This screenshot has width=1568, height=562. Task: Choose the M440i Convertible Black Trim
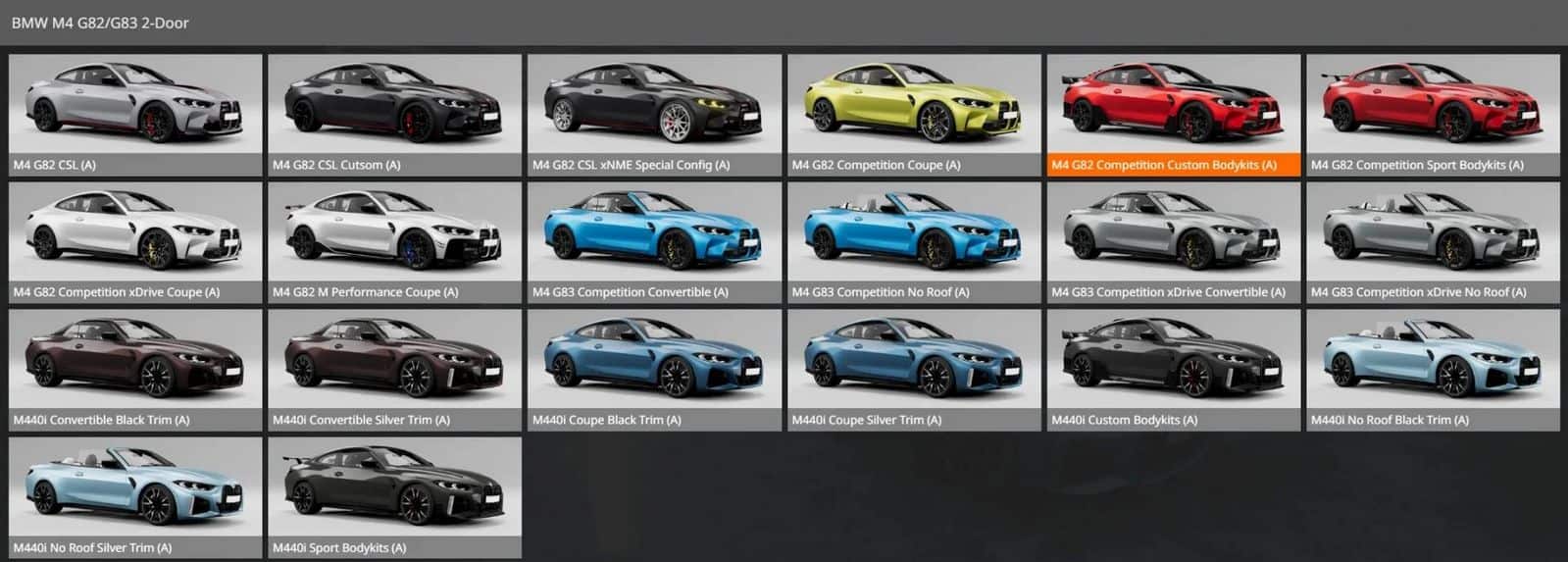click(135, 369)
